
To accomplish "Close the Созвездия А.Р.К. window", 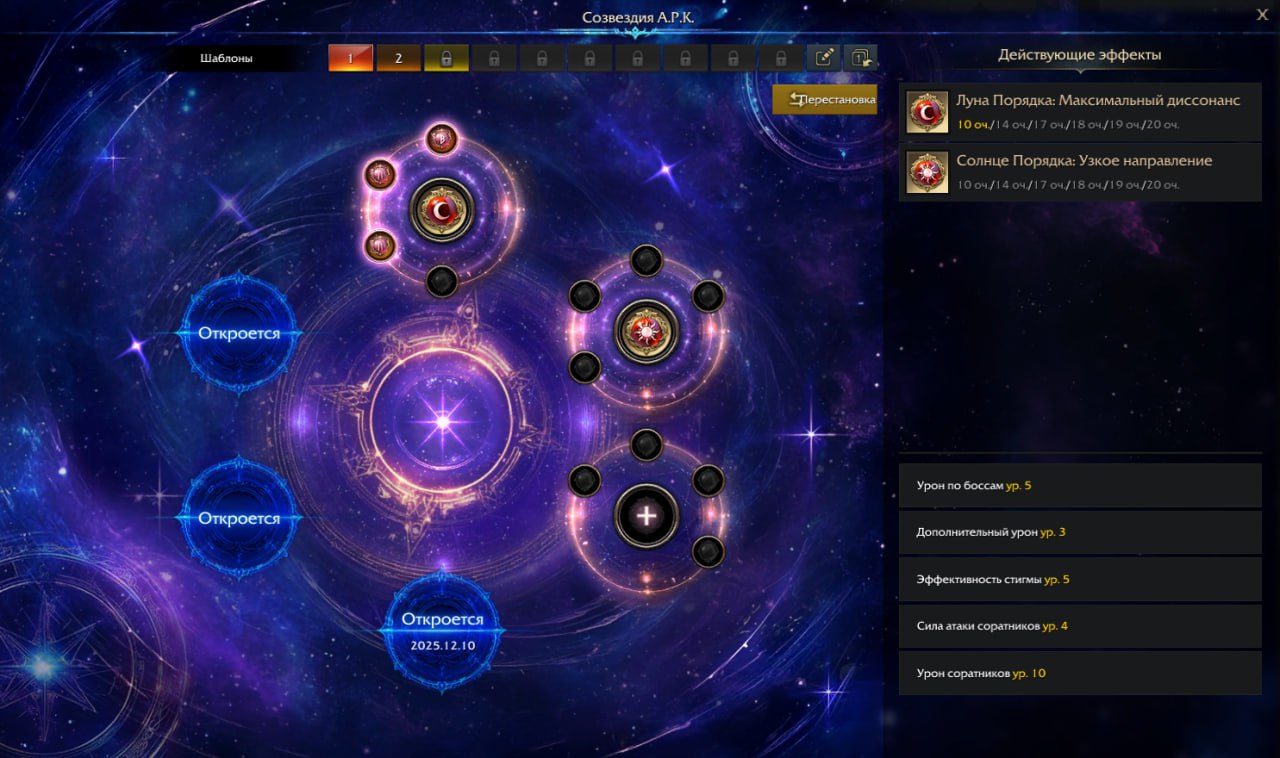I will coord(1262,14).
